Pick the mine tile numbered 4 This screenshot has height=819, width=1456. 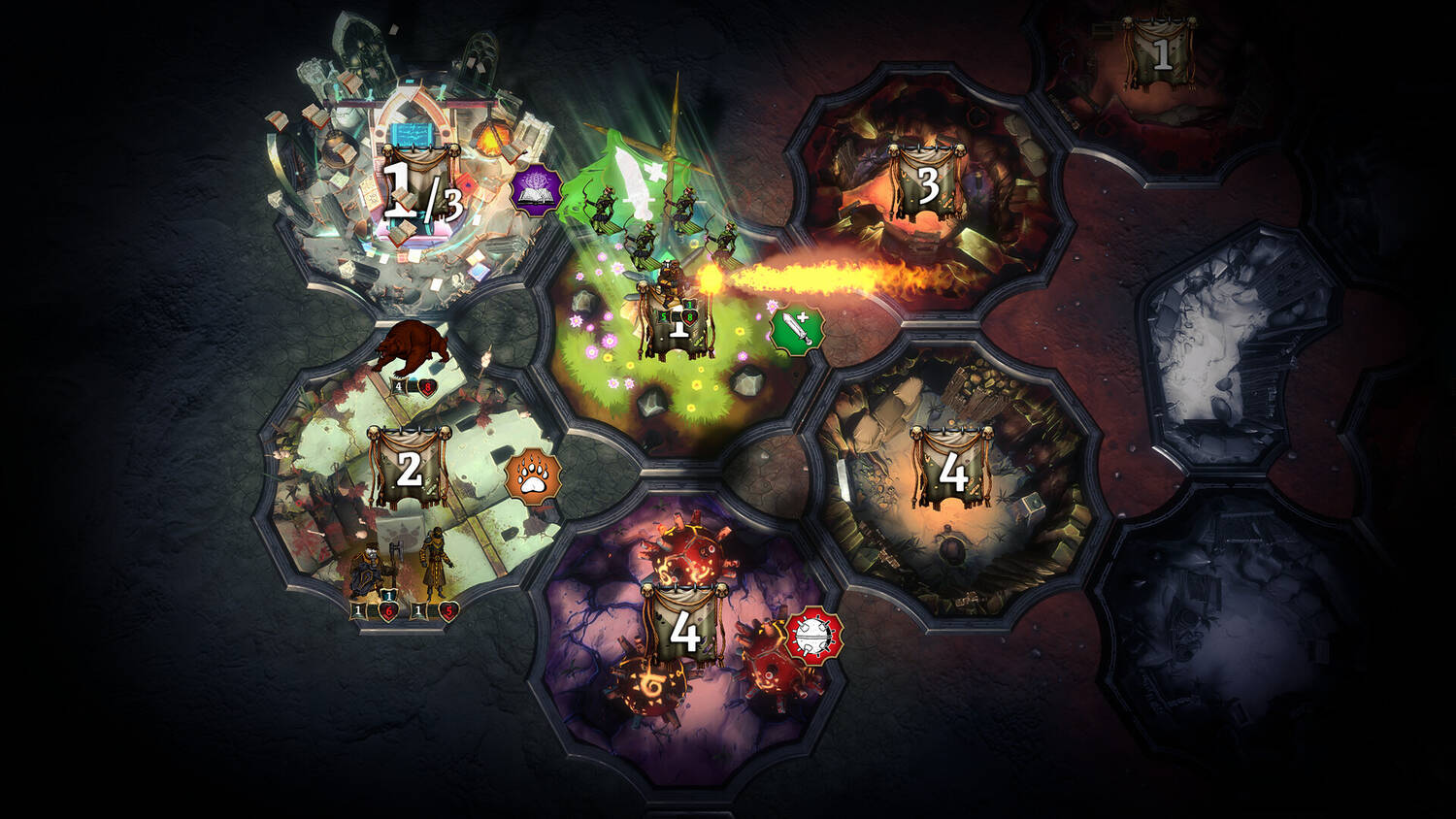tap(951, 471)
